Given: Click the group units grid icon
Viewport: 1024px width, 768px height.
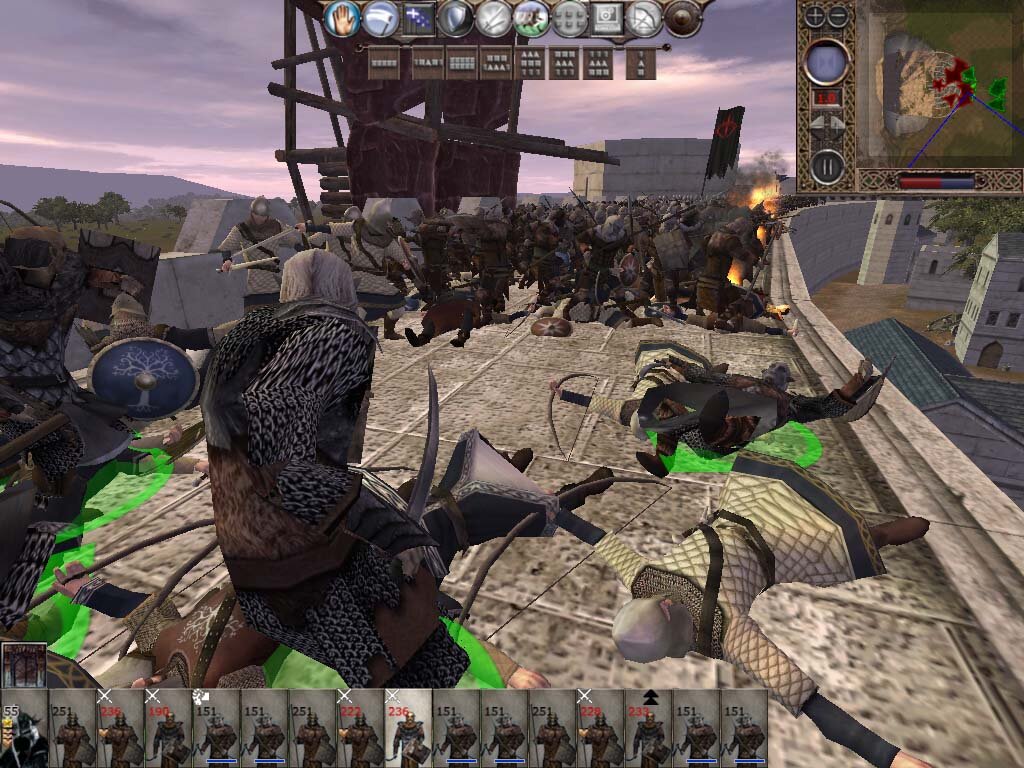Looking at the screenshot, I should click(569, 19).
